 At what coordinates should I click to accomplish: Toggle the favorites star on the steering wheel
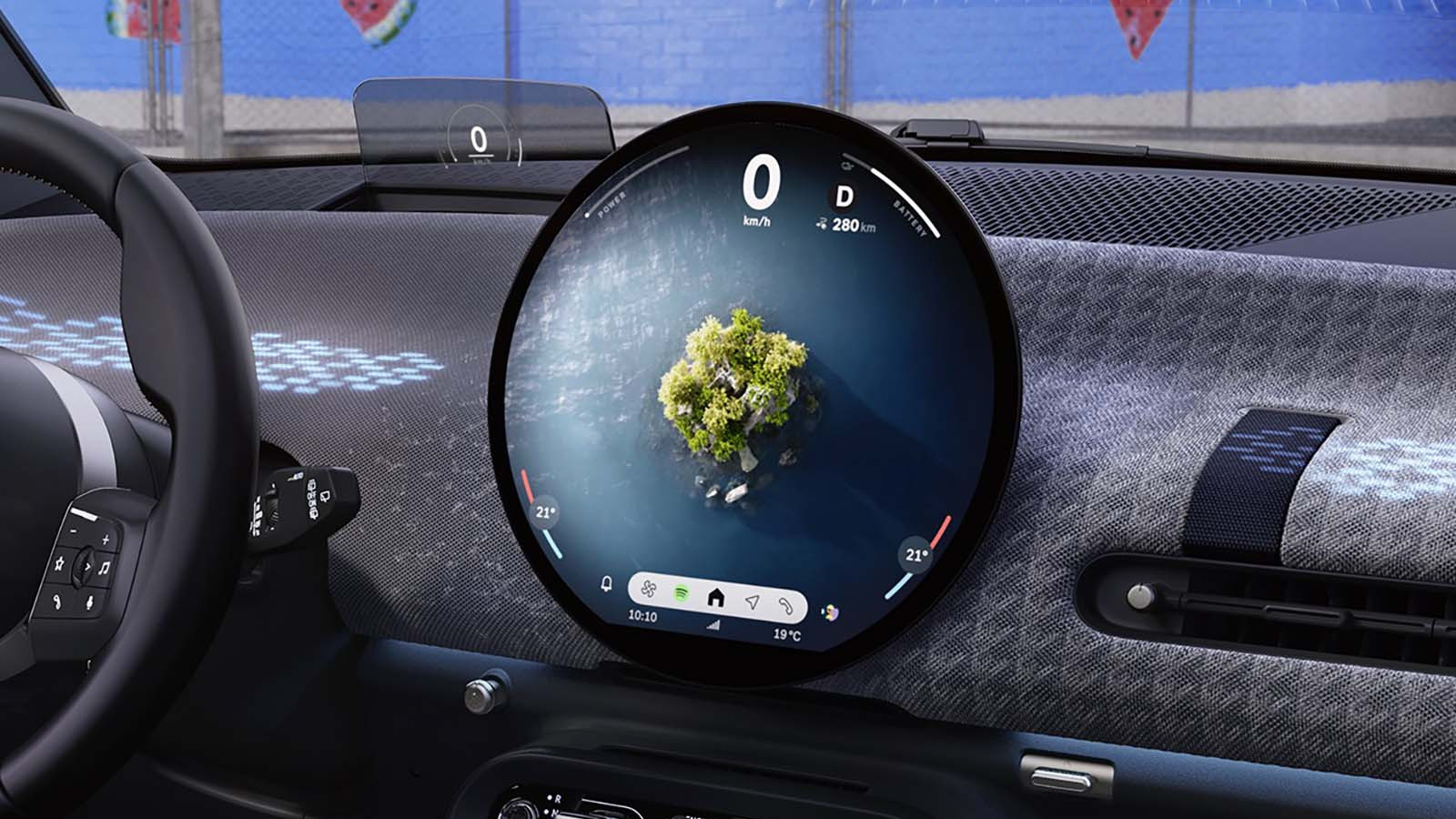coord(59,564)
